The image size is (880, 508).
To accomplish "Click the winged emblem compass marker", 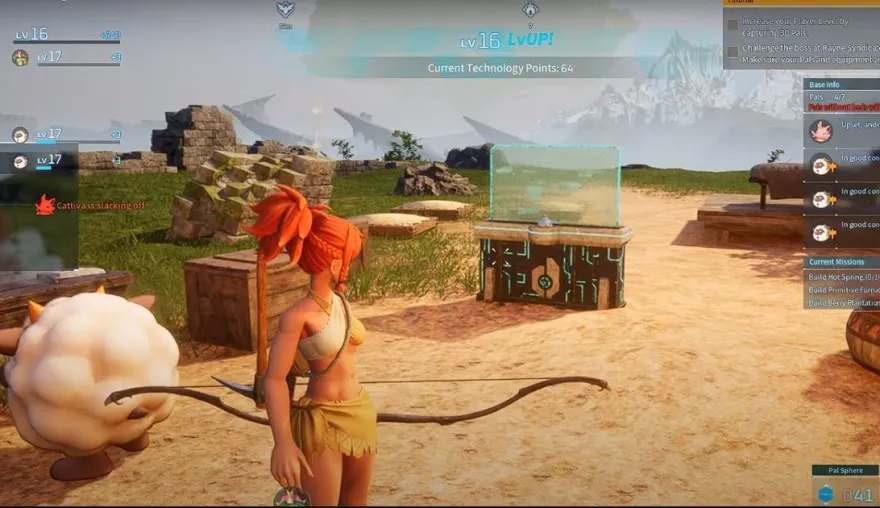I will 285,9.
